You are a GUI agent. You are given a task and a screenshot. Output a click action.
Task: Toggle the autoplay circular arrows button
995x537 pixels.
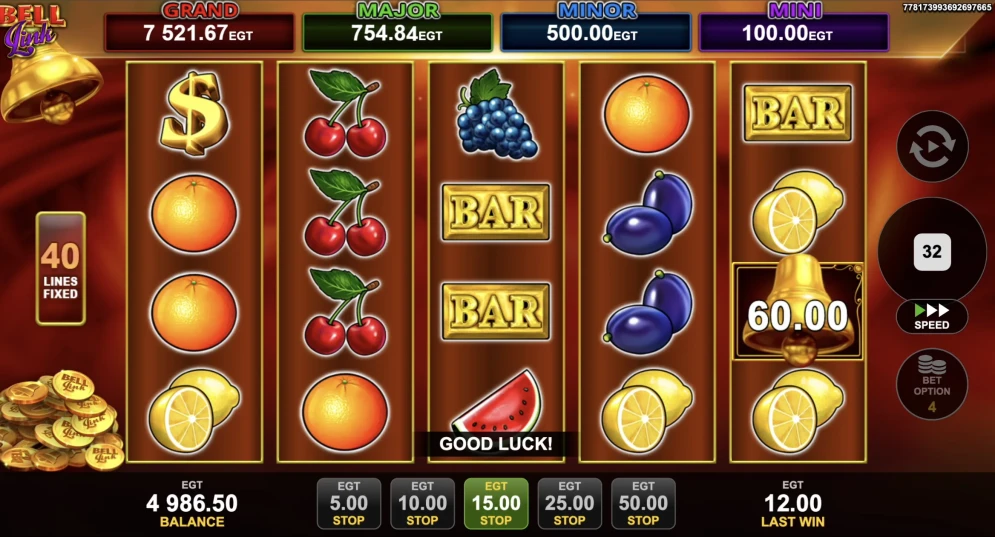(x=932, y=146)
